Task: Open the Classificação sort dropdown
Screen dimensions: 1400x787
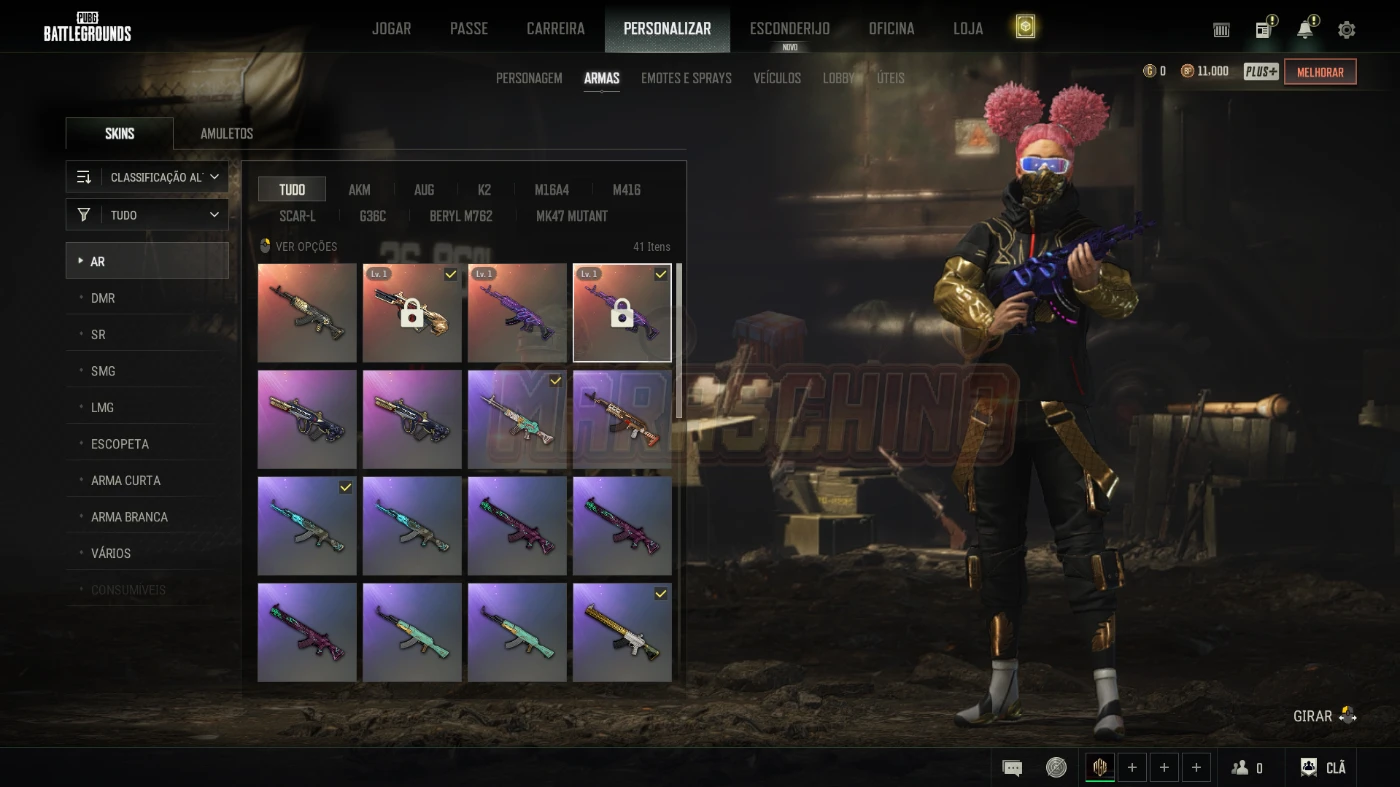Action: (147, 177)
